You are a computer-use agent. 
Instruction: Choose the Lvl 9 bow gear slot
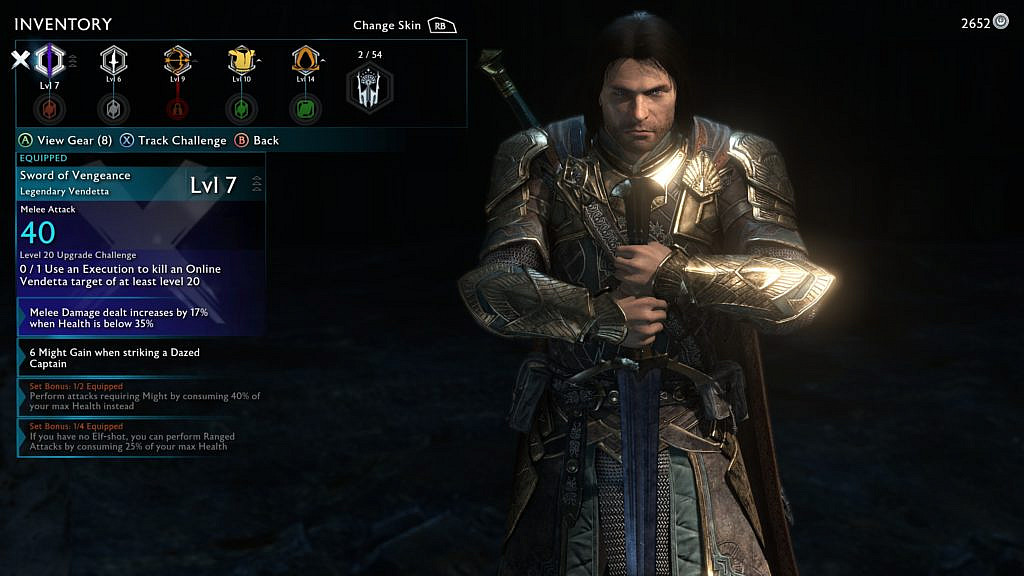coord(177,61)
